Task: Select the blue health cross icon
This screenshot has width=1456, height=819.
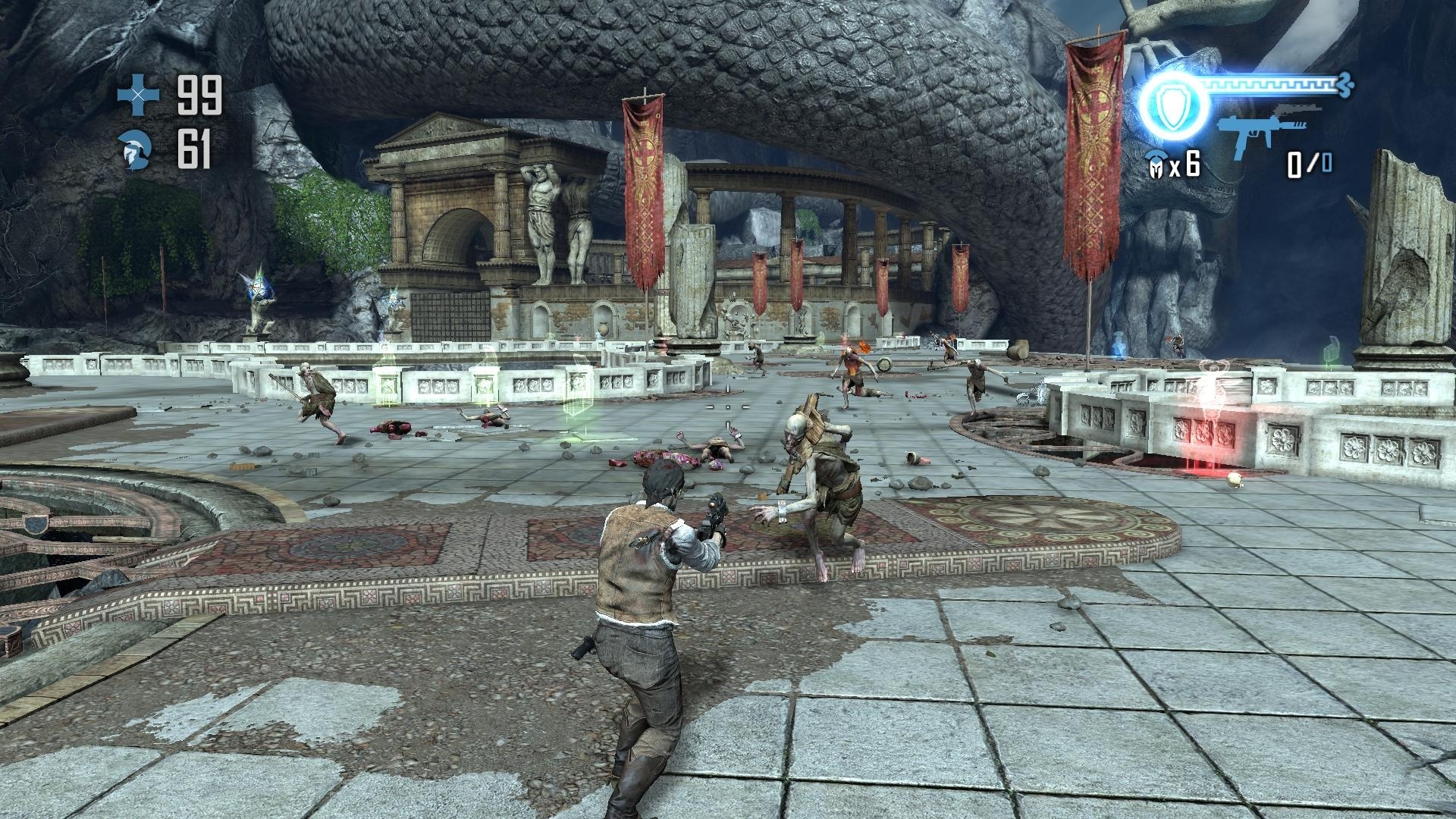Action: [x=138, y=93]
